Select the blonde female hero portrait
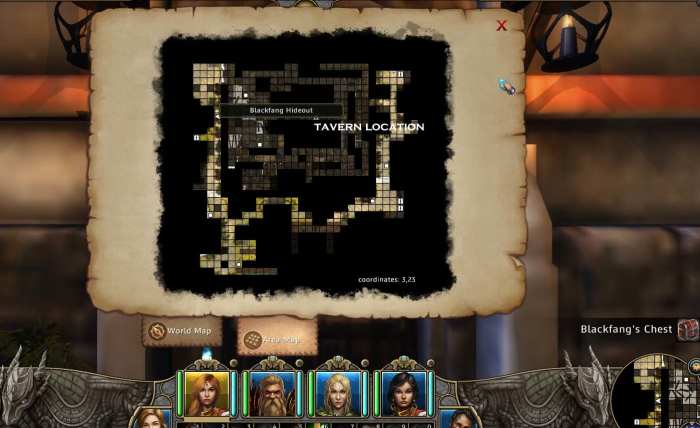Image resolution: width=700 pixels, height=428 pixels. coord(207,393)
